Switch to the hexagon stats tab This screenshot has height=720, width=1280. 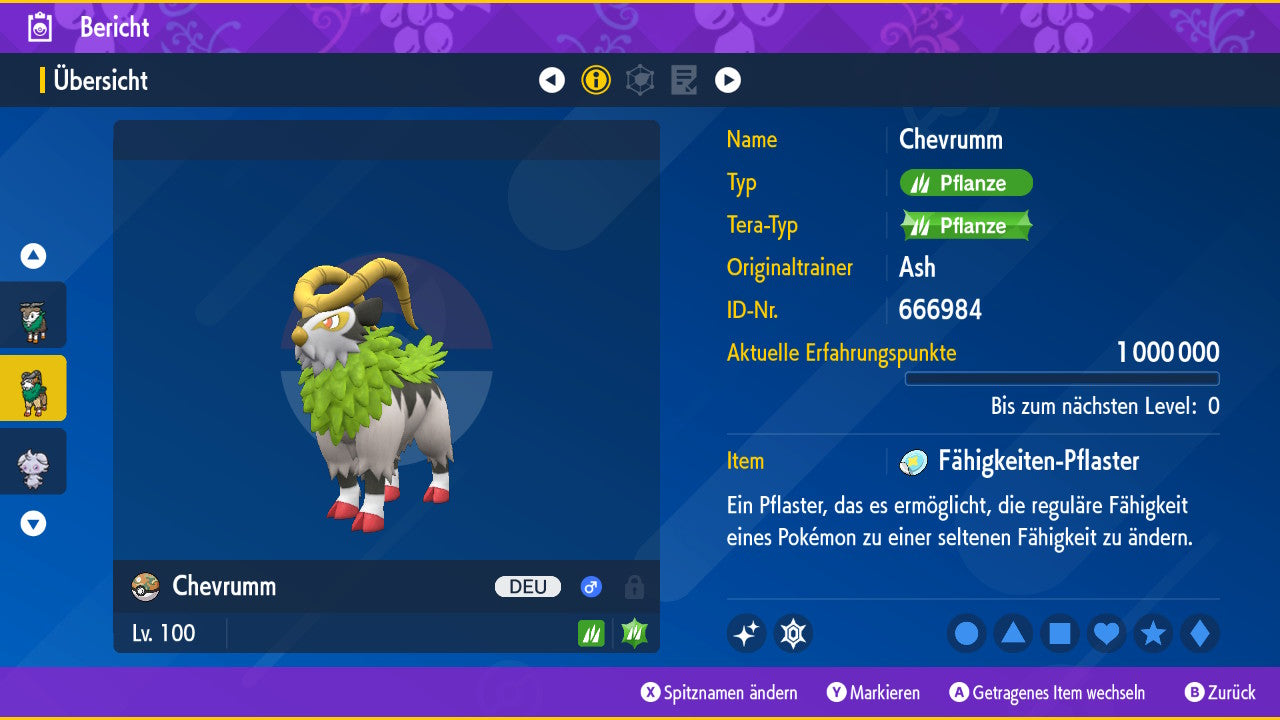[x=640, y=80]
